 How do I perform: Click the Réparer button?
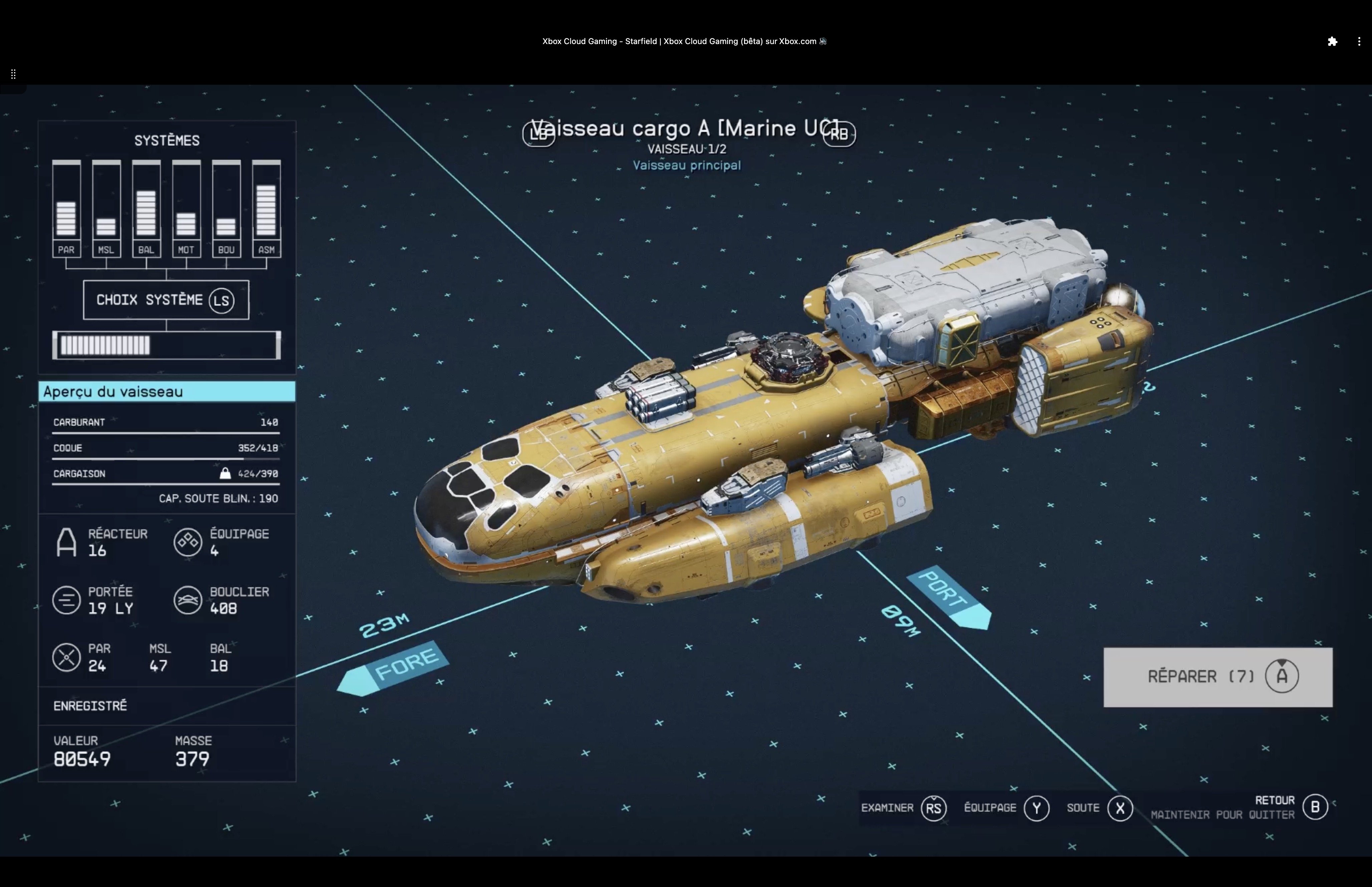pos(1217,677)
